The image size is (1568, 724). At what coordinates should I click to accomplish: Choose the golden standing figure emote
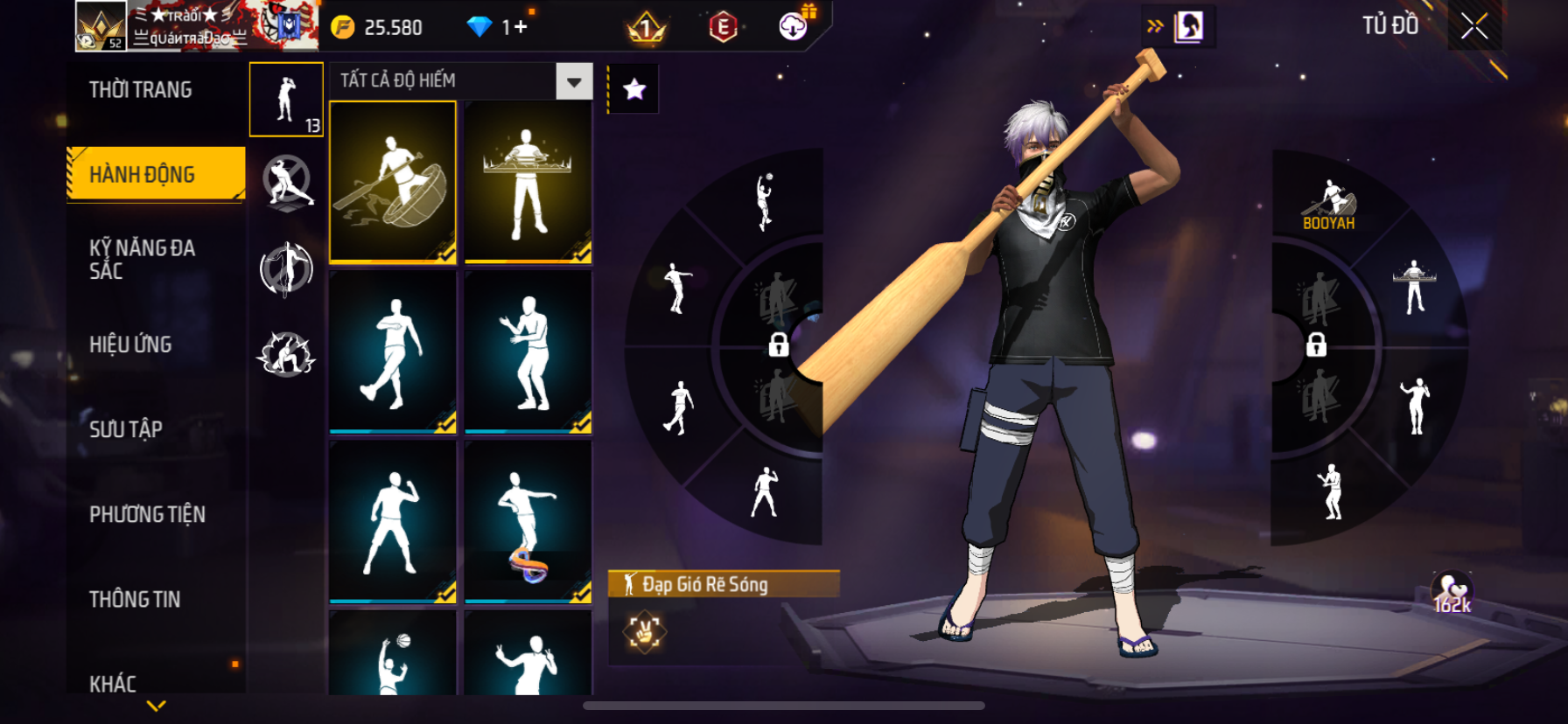pyautogui.click(x=528, y=182)
